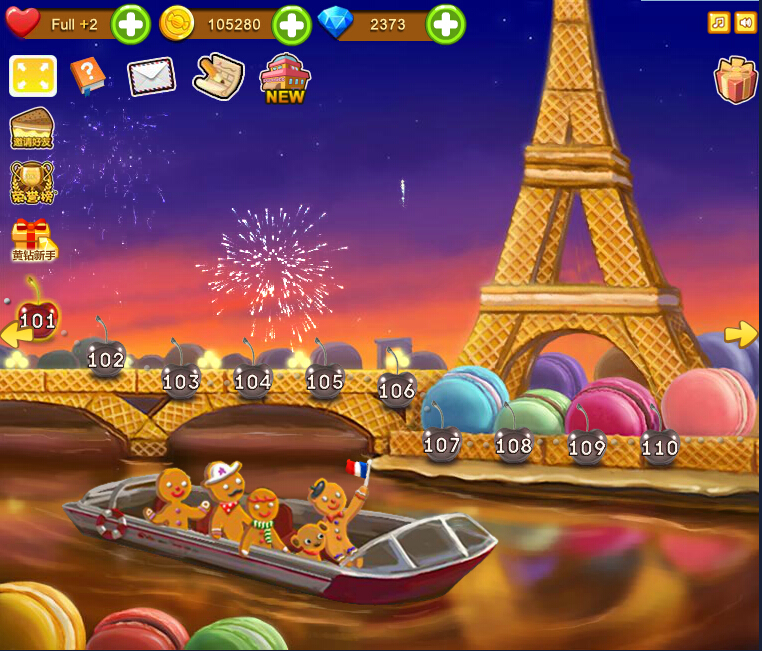762x651 pixels.
Task: Open the treasure map scroll icon
Action: coord(218,76)
